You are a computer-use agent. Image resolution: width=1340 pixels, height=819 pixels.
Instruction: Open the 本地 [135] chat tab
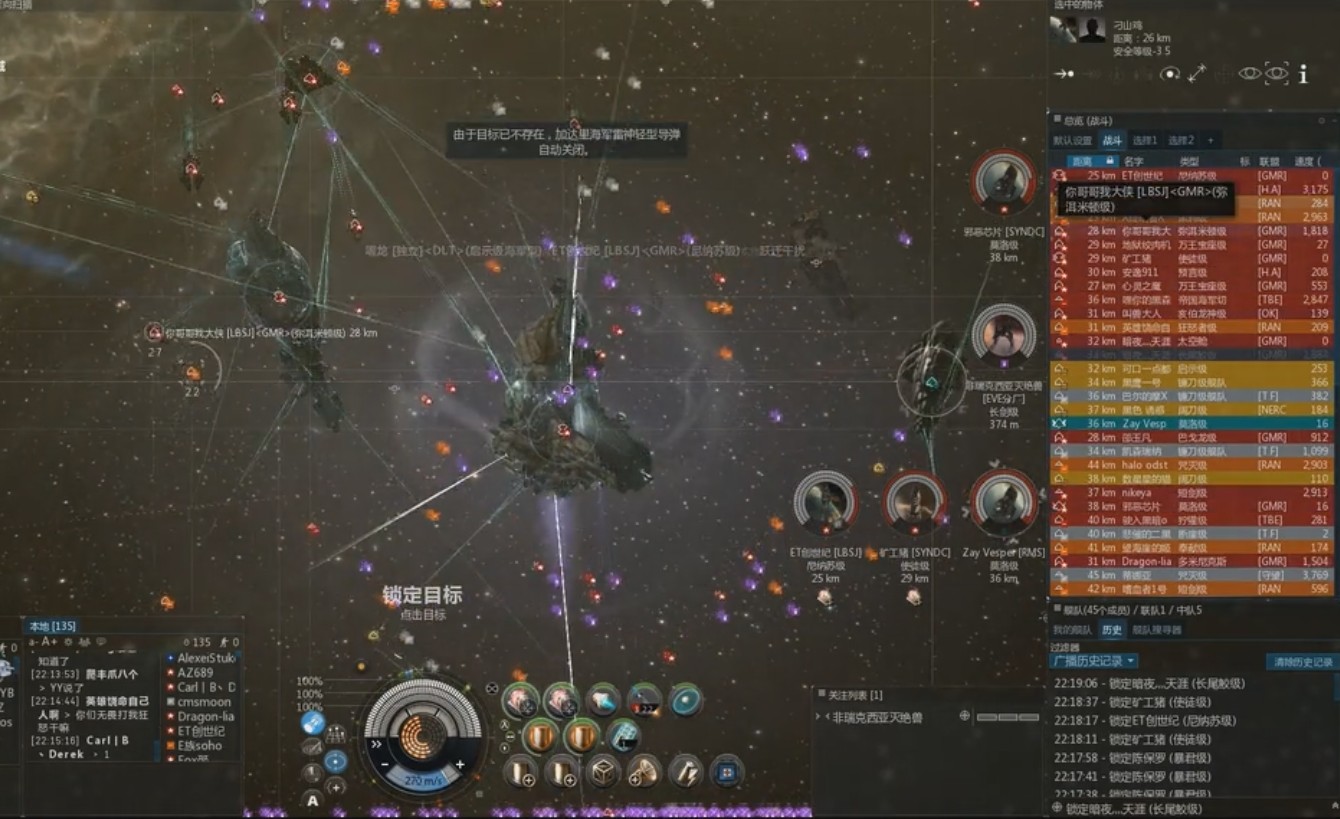click(x=52, y=626)
